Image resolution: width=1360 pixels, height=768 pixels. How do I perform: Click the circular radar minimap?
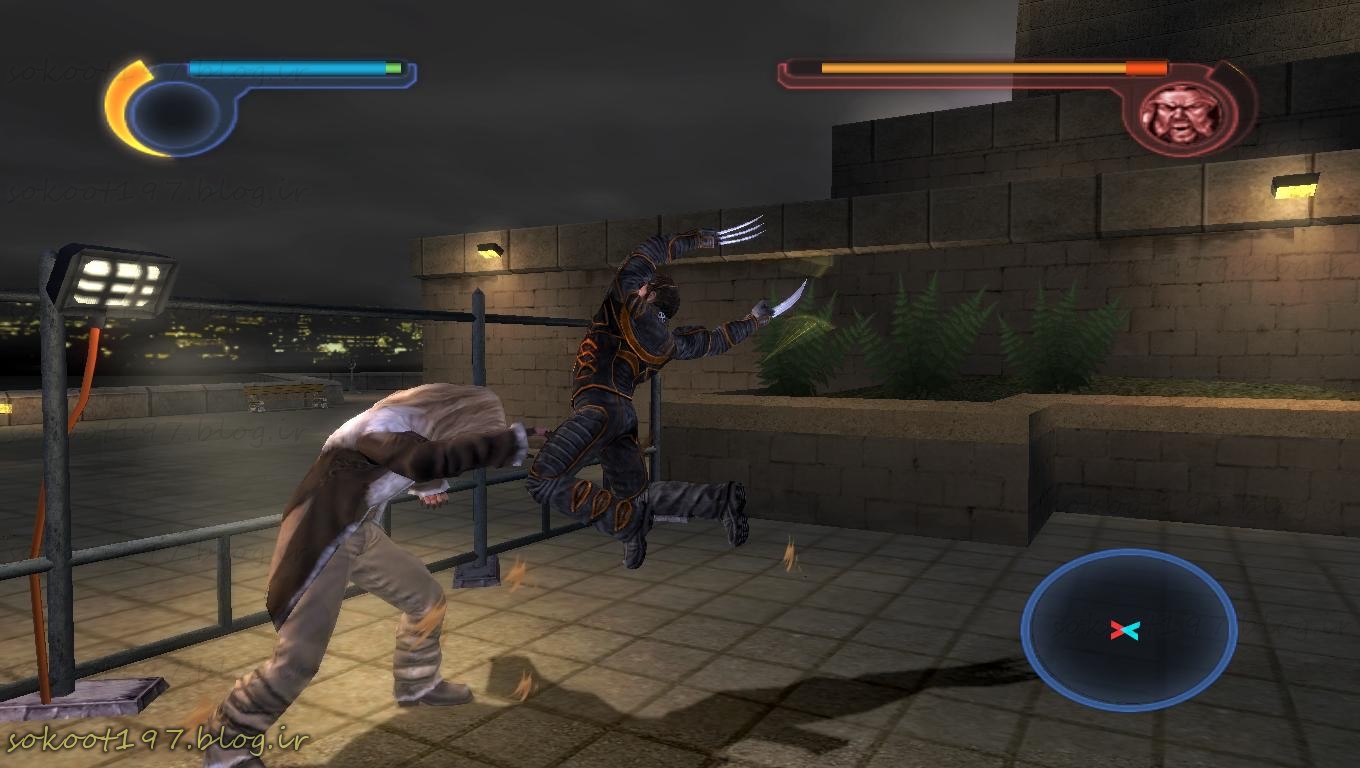(x=1129, y=630)
